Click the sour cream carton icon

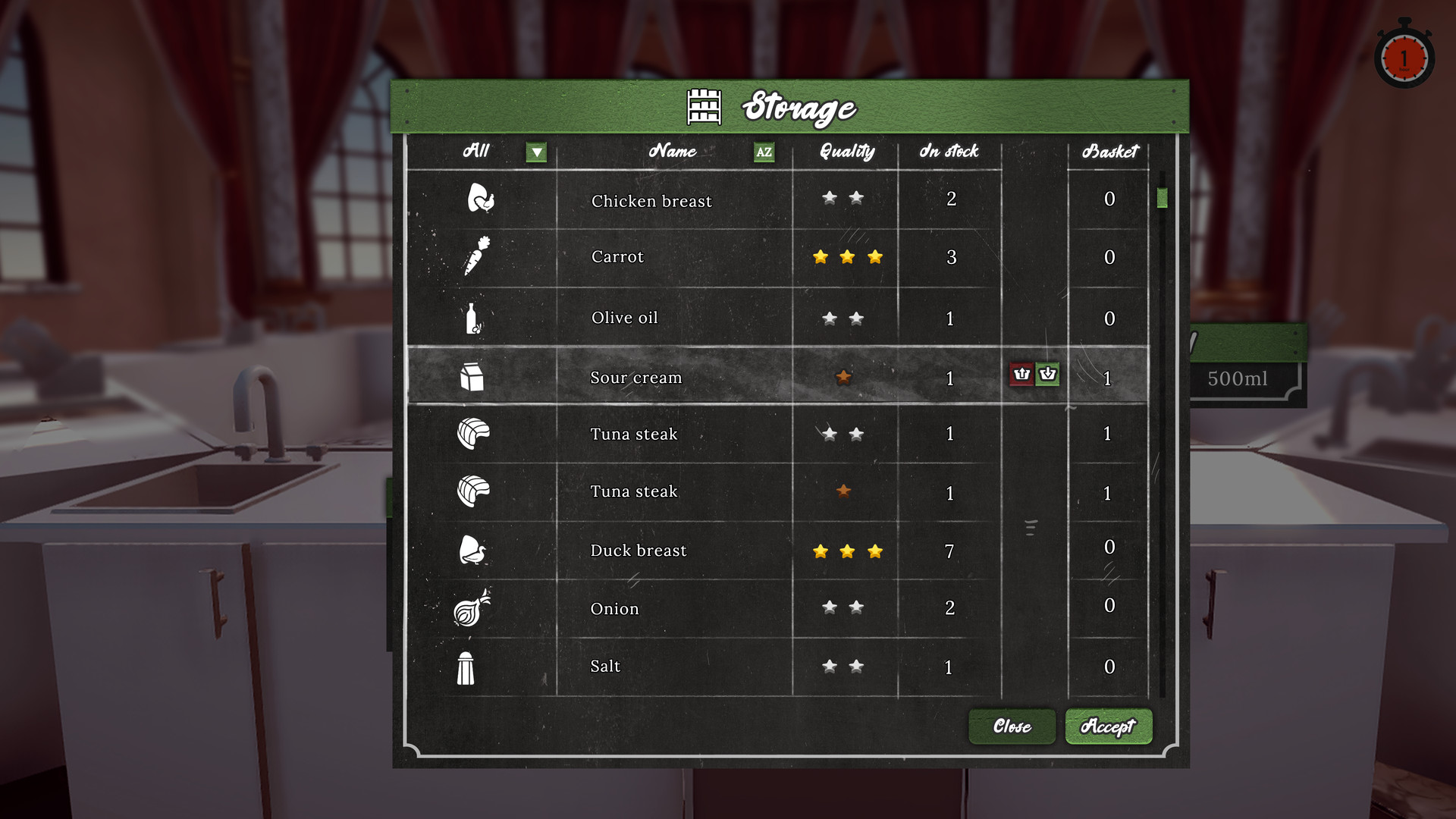tap(473, 376)
